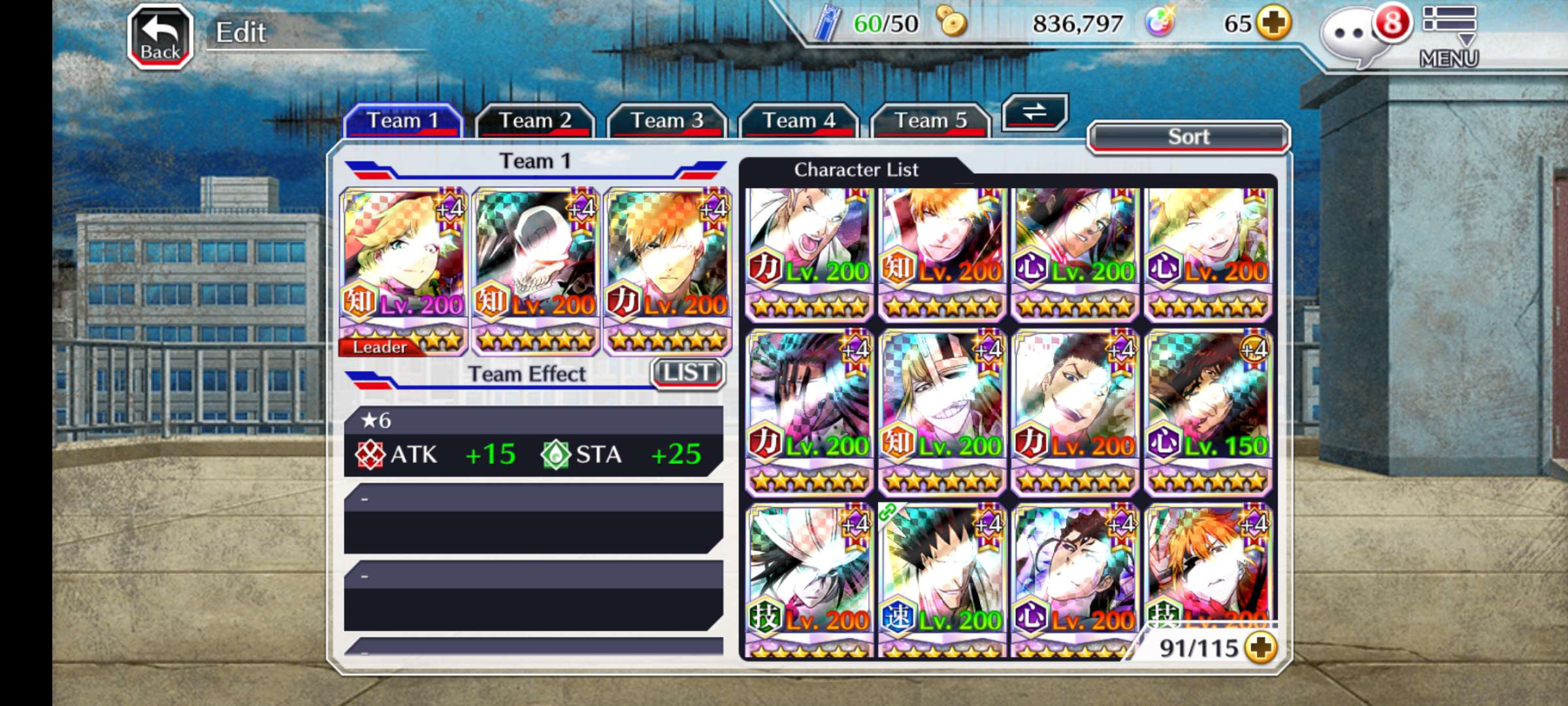Switch to the Team 2 tab
Viewport: 1568px width, 706px height.
[534, 121]
